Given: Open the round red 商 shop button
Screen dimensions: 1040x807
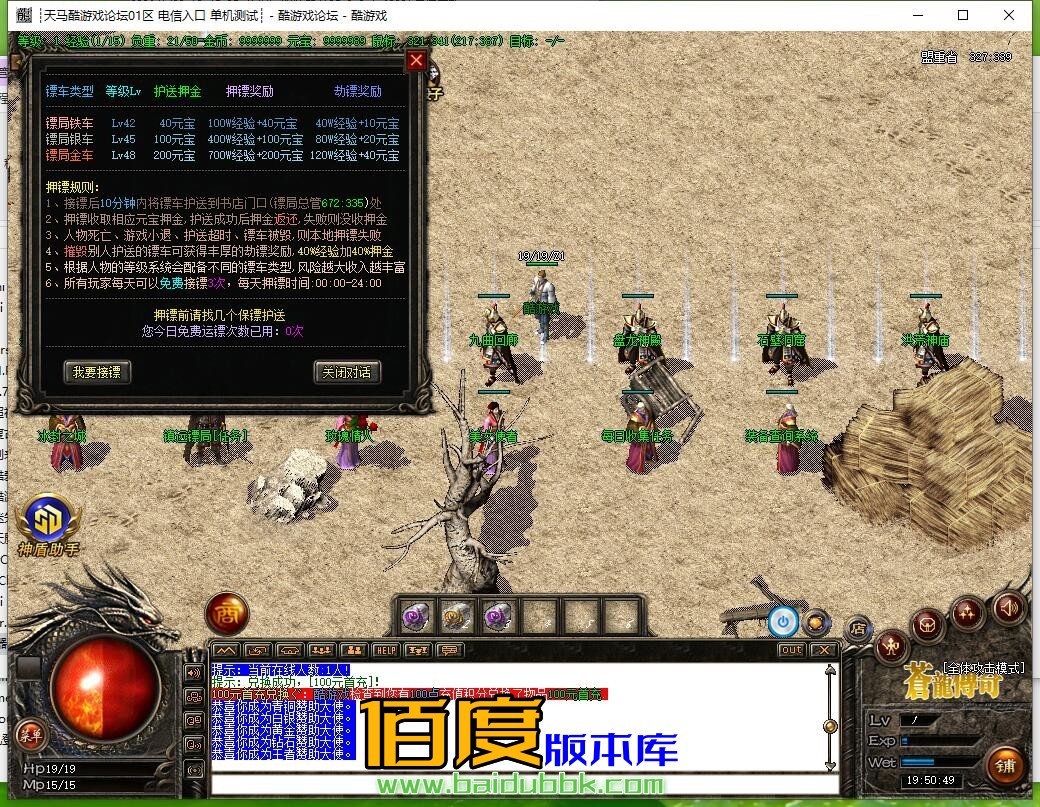Looking at the screenshot, I should pos(226,614).
